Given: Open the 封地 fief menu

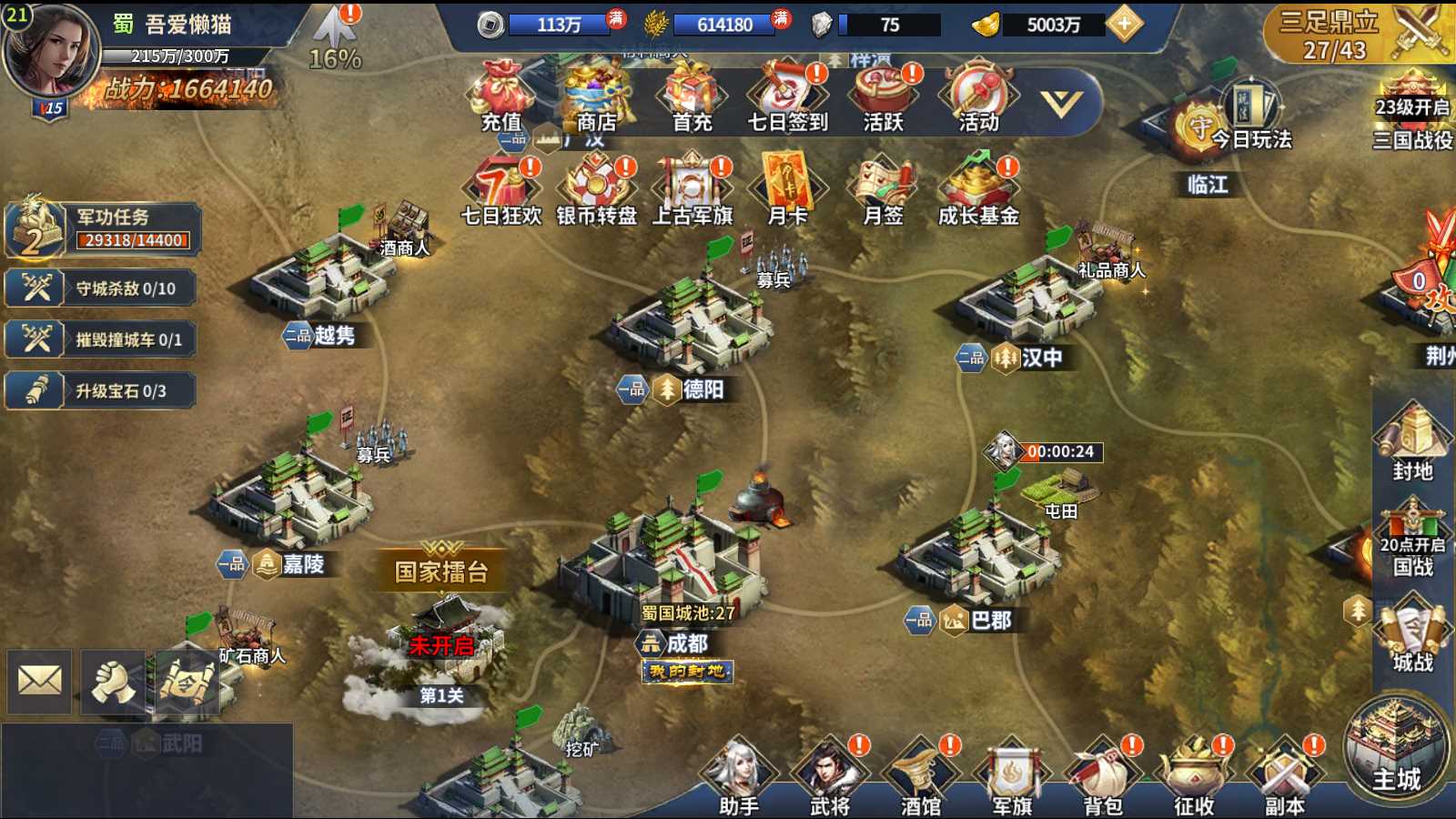Looking at the screenshot, I should (1412, 443).
